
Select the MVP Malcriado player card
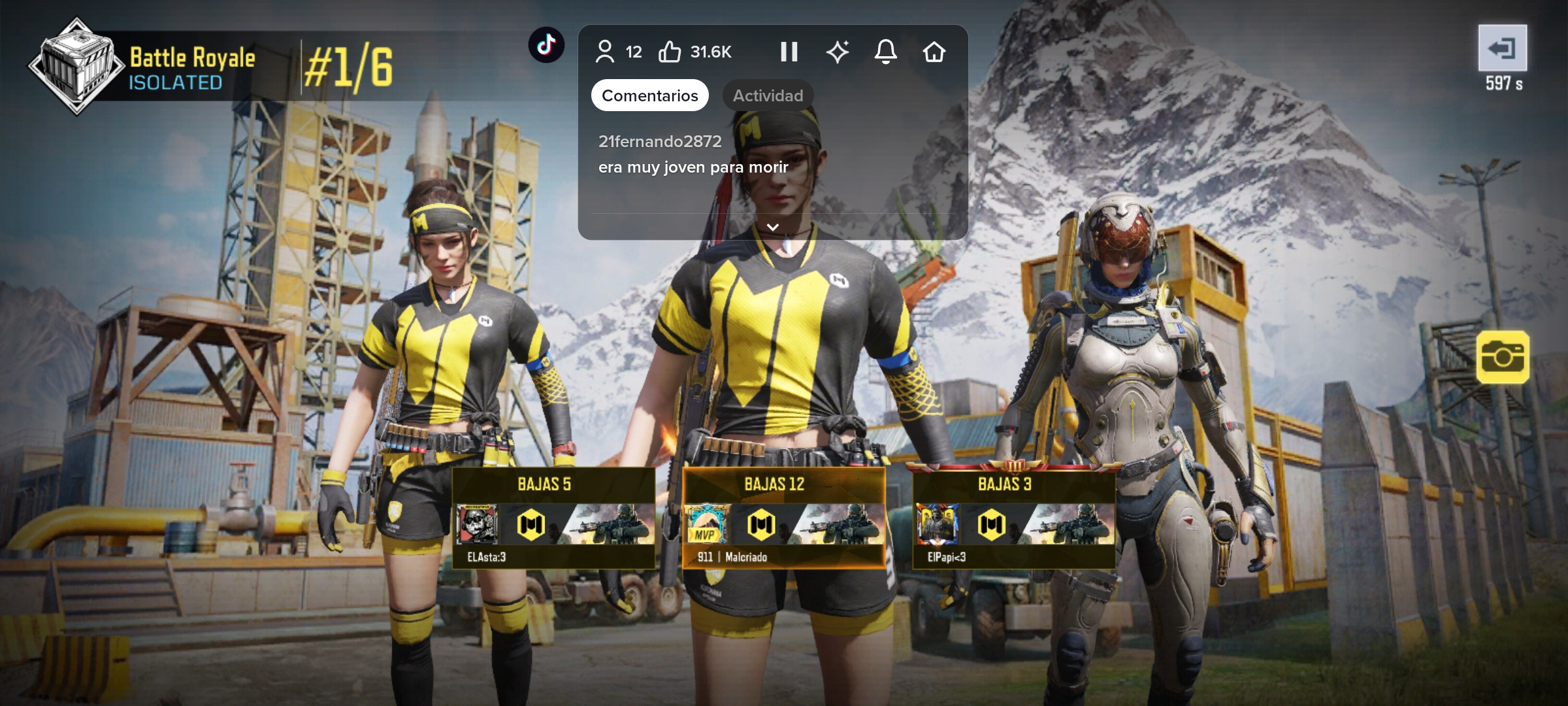[x=783, y=518]
